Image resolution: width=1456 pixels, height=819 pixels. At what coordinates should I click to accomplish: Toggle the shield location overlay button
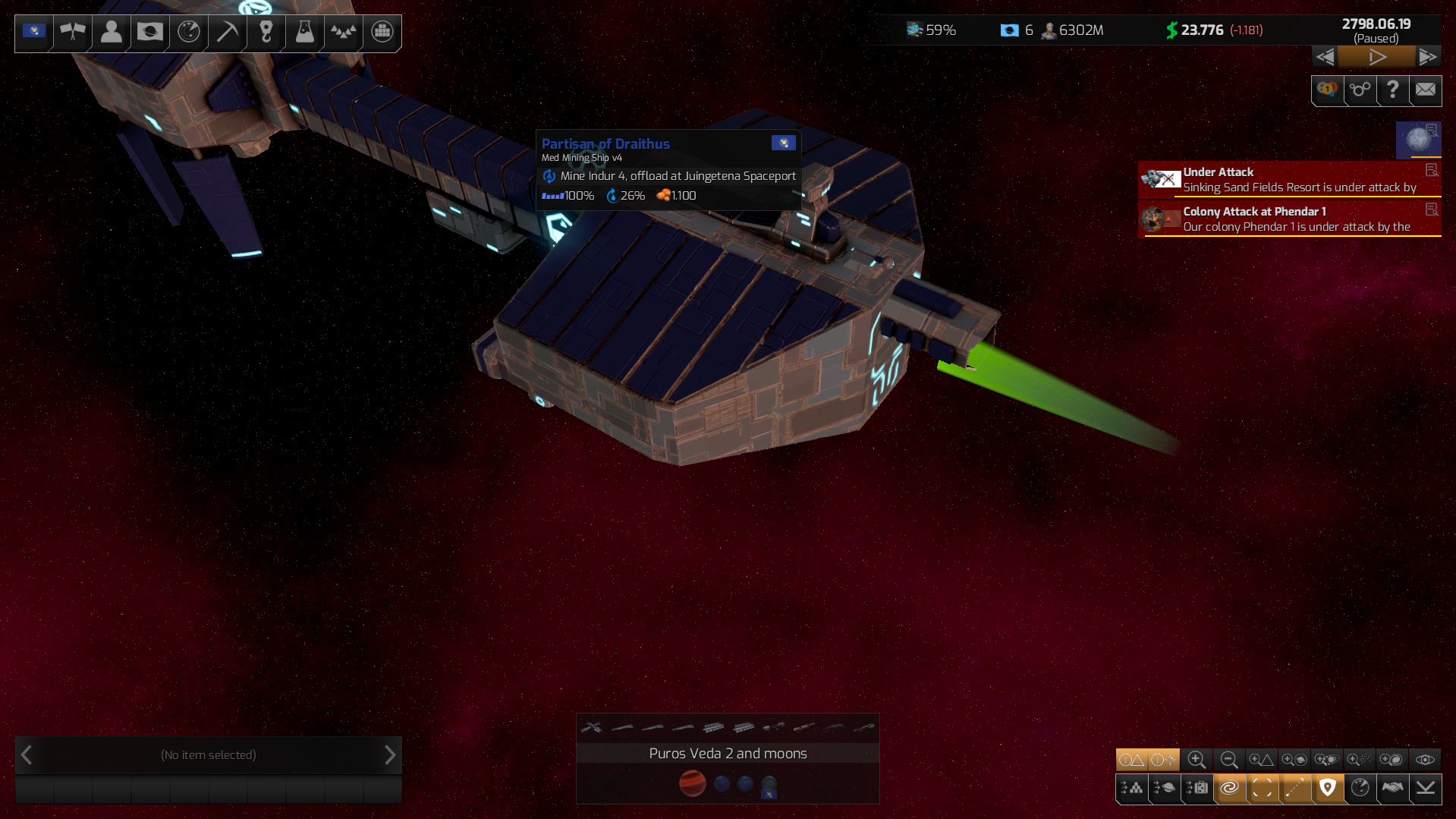tap(1328, 789)
